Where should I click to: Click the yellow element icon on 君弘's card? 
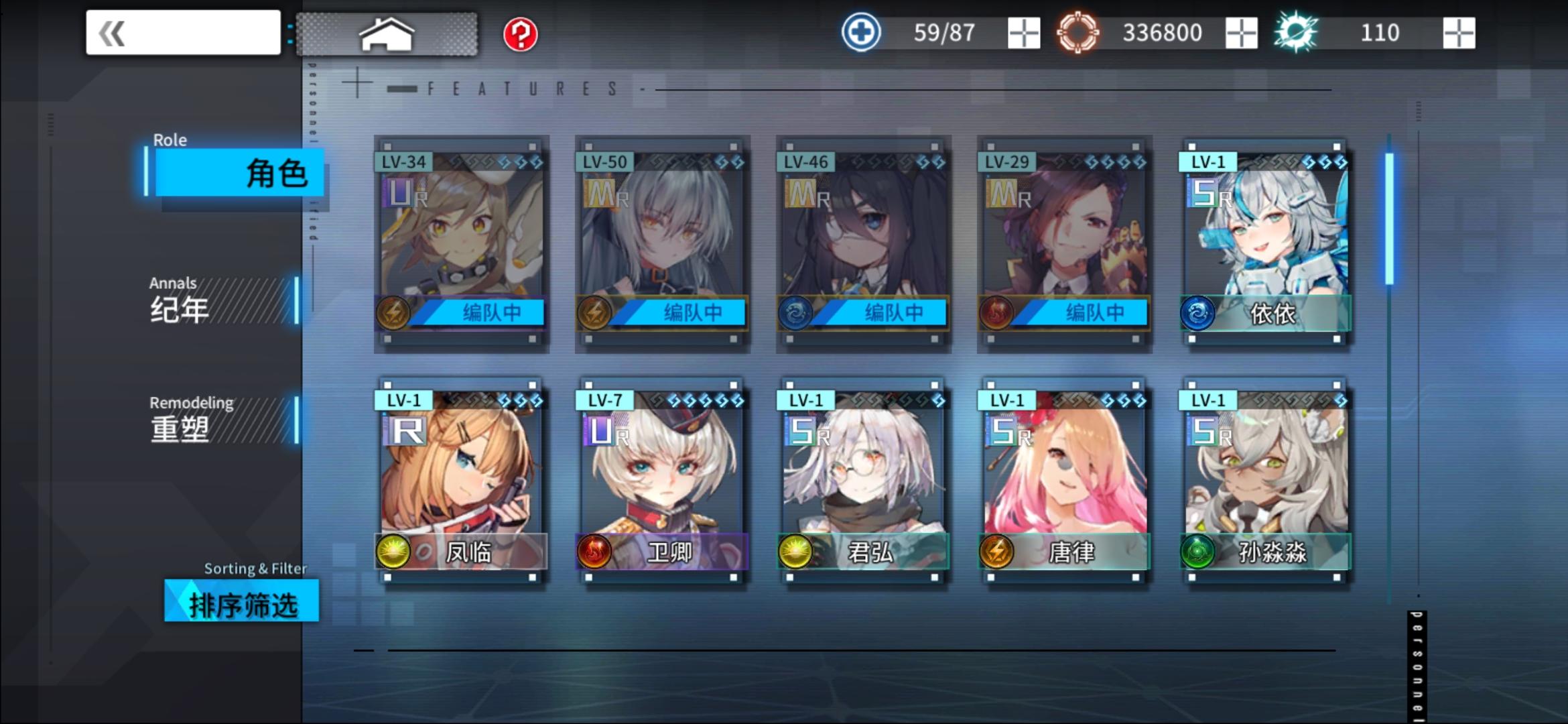point(795,551)
